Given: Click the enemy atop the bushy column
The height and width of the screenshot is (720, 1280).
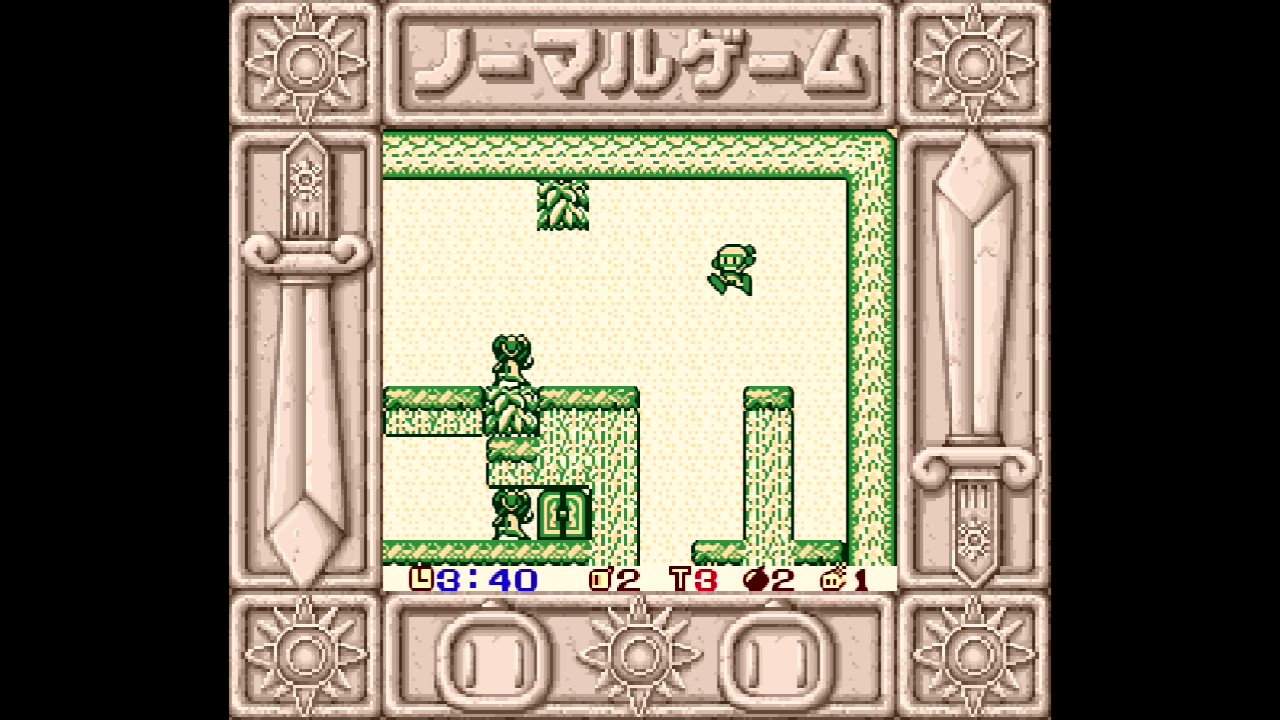Looking at the screenshot, I should (x=513, y=358).
